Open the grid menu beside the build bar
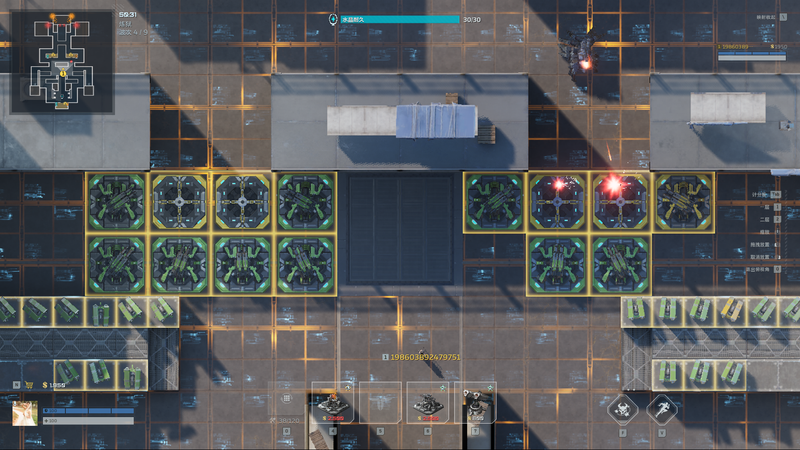Image resolution: width=800 pixels, height=450 pixels. click(x=286, y=398)
